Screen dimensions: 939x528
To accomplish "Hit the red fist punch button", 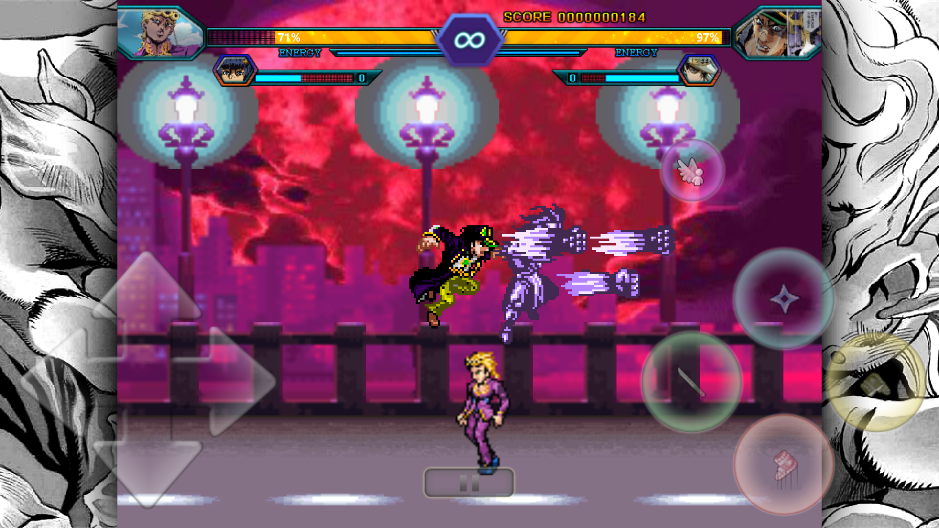I will coord(783,465).
